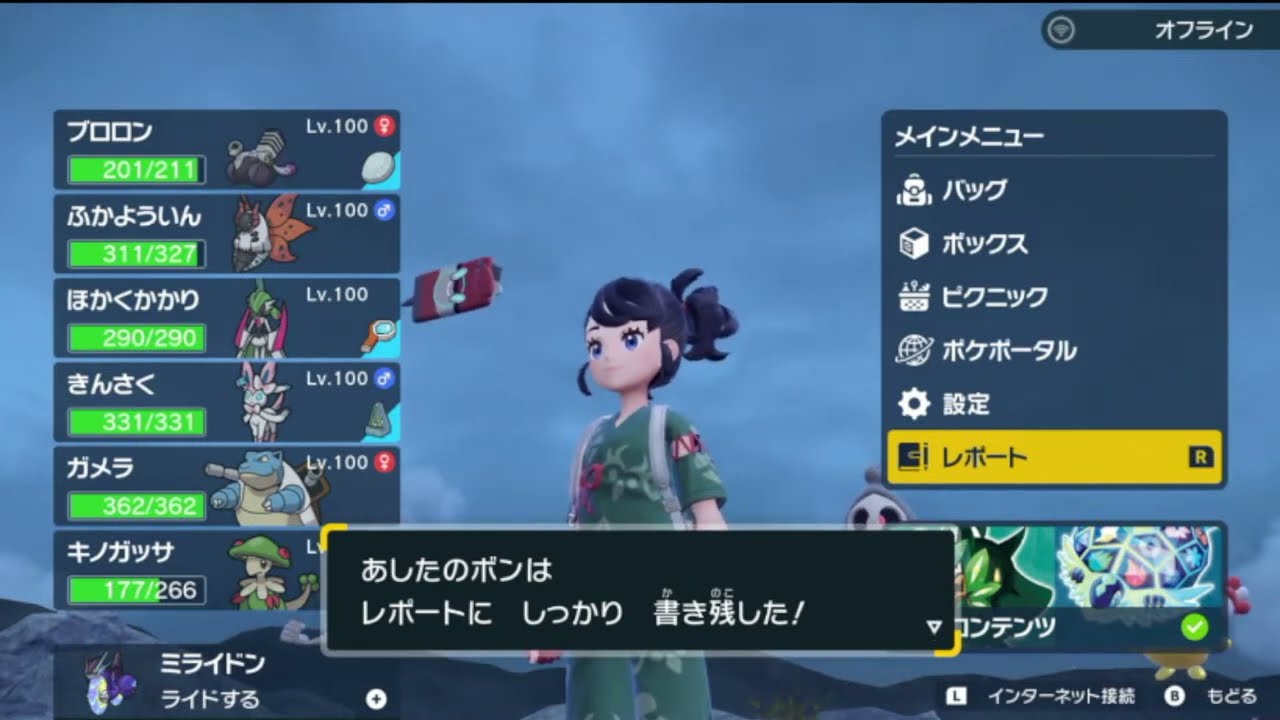This screenshot has height=720, width=1280.
Task: Click the dialog advance arrow to continue text
Action: point(934,627)
